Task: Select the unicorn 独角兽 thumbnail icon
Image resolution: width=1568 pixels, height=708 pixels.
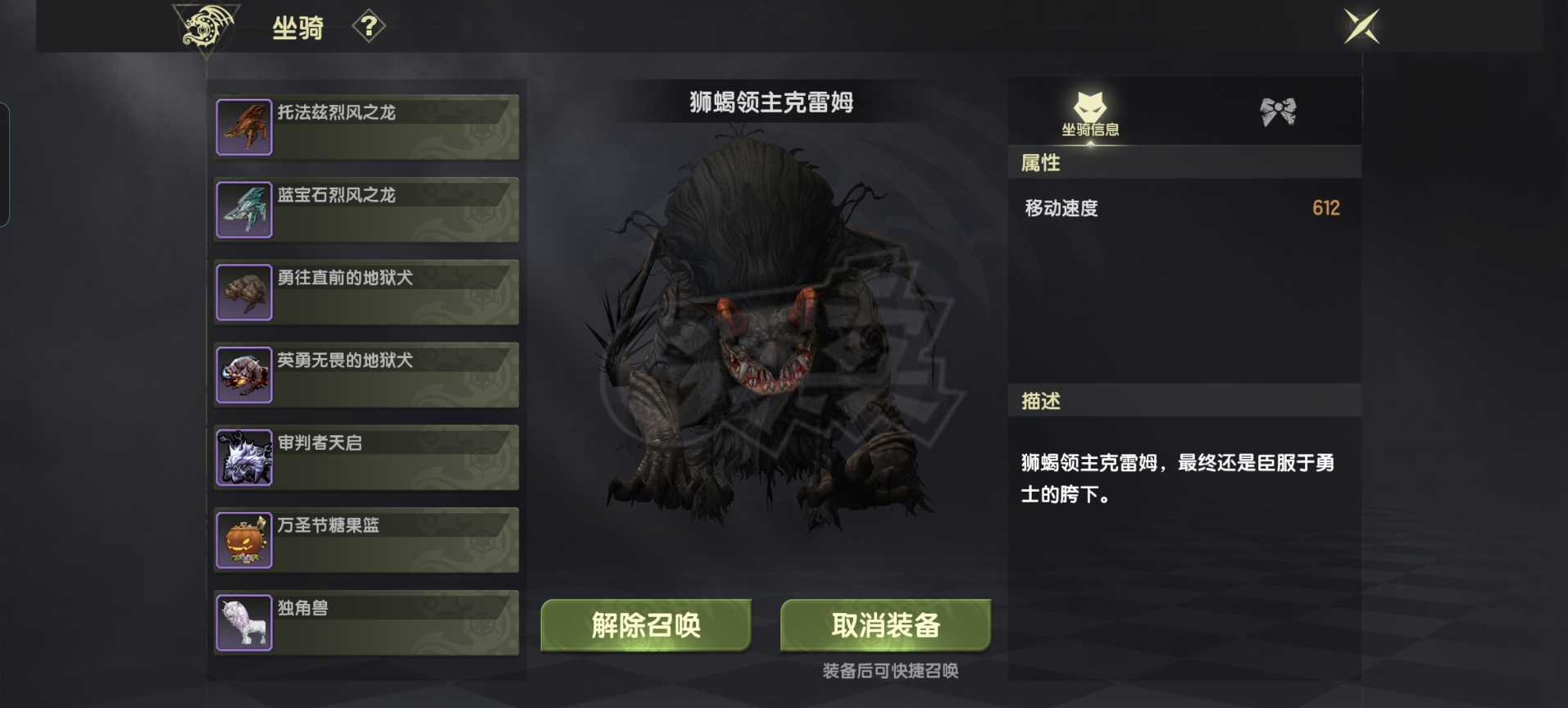Action: click(243, 623)
